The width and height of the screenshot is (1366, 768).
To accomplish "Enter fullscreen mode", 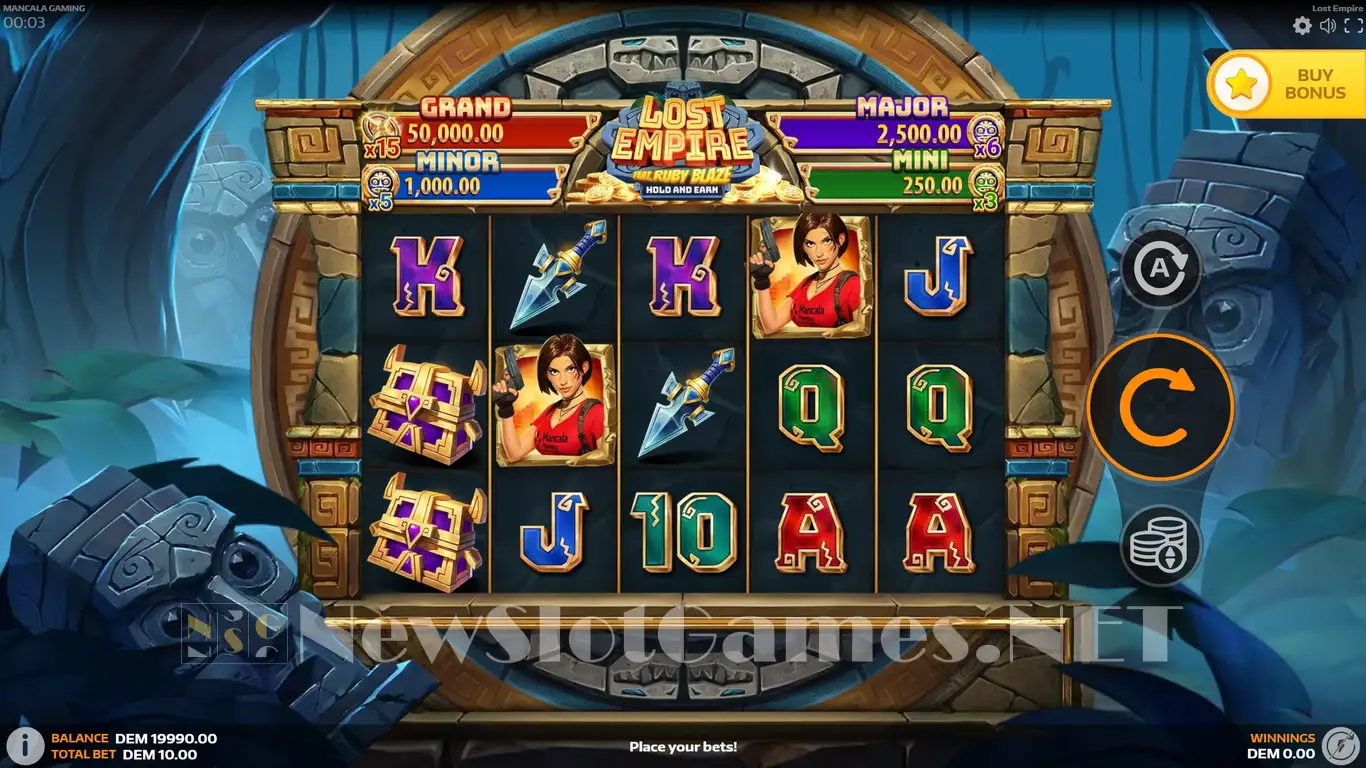I will pyautogui.click(x=1353, y=26).
